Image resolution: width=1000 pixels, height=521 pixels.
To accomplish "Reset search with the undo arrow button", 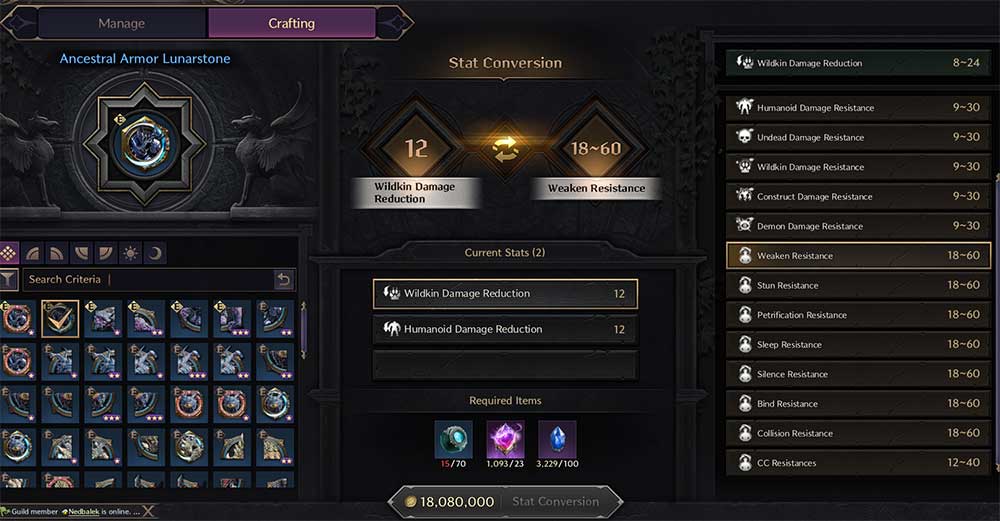I will tap(284, 280).
